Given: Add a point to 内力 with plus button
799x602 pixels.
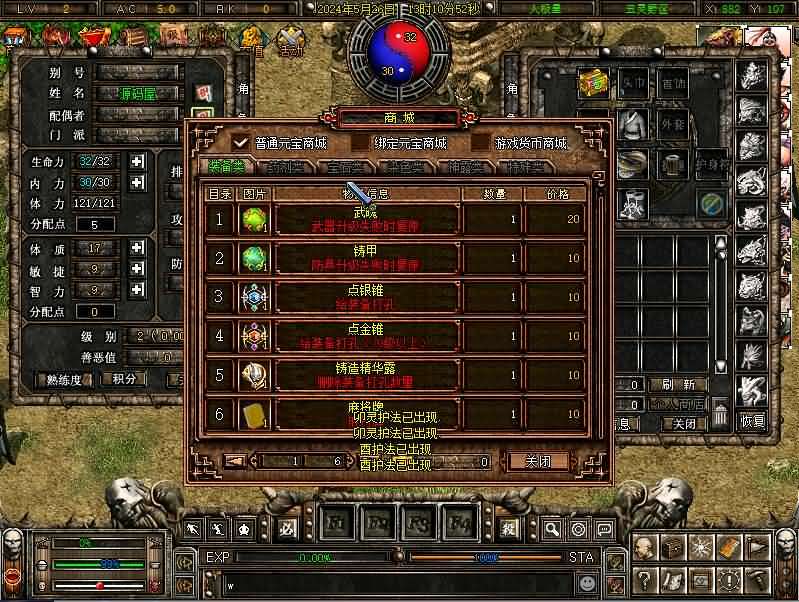Looking at the screenshot, I should pyautogui.click(x=137, y=182).
